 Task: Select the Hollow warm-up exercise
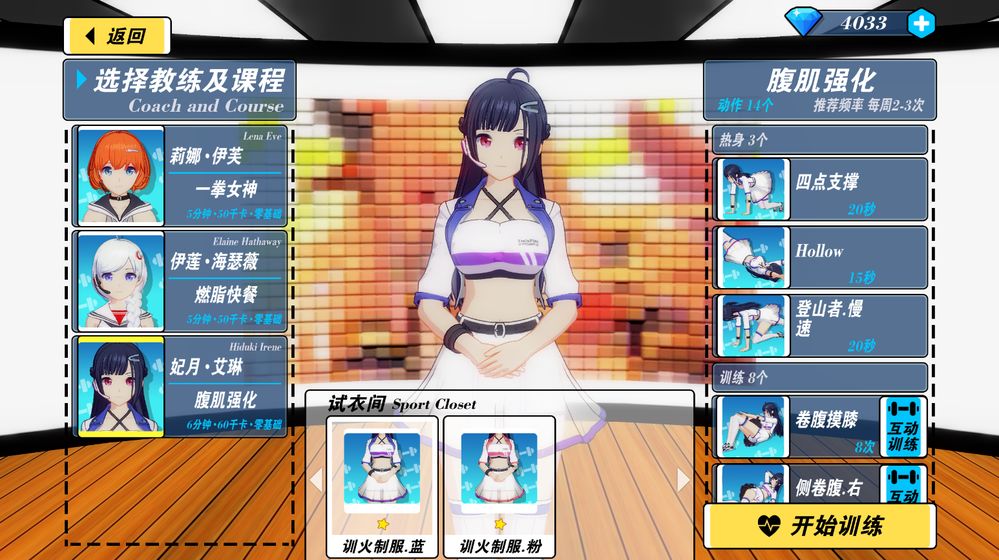(x=822, y=258)
